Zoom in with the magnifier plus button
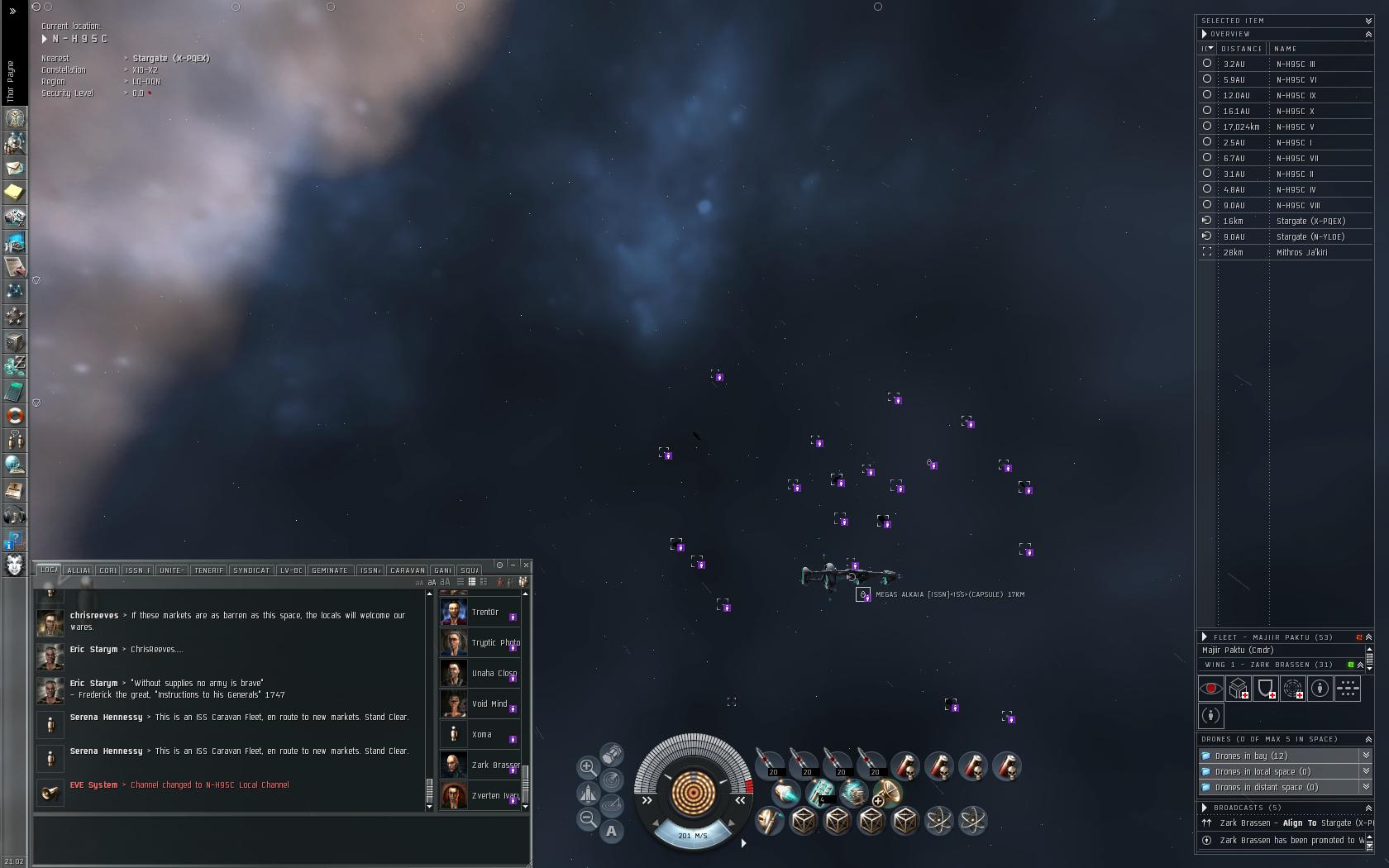The image size is (1389, 868). click(588, 767)
